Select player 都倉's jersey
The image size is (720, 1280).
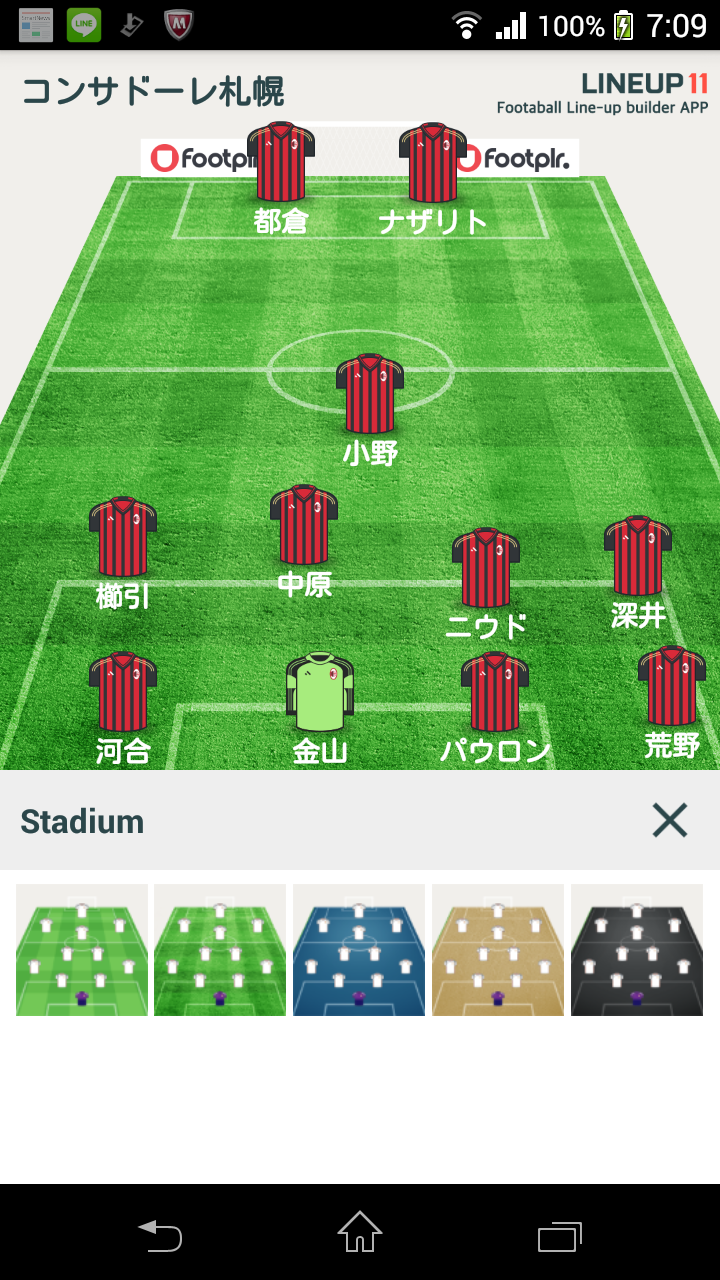[x=281, y=163]
